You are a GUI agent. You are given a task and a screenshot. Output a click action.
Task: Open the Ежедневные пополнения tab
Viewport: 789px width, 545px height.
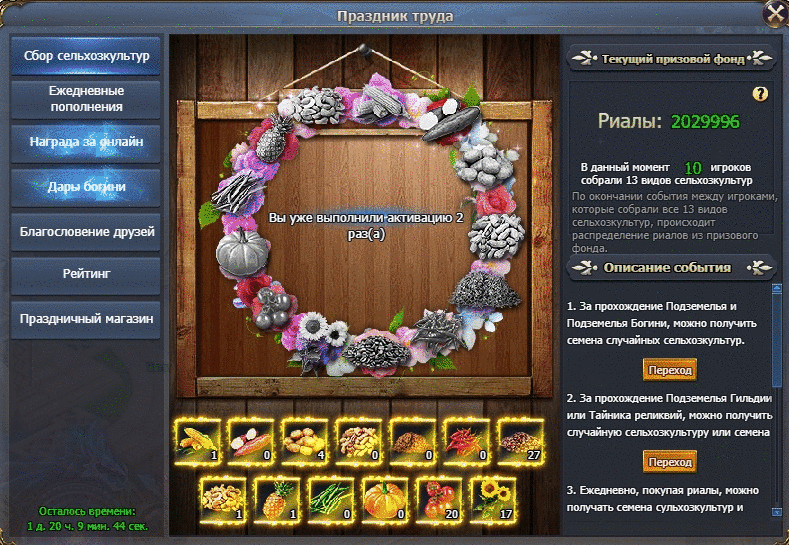(85, 98)
